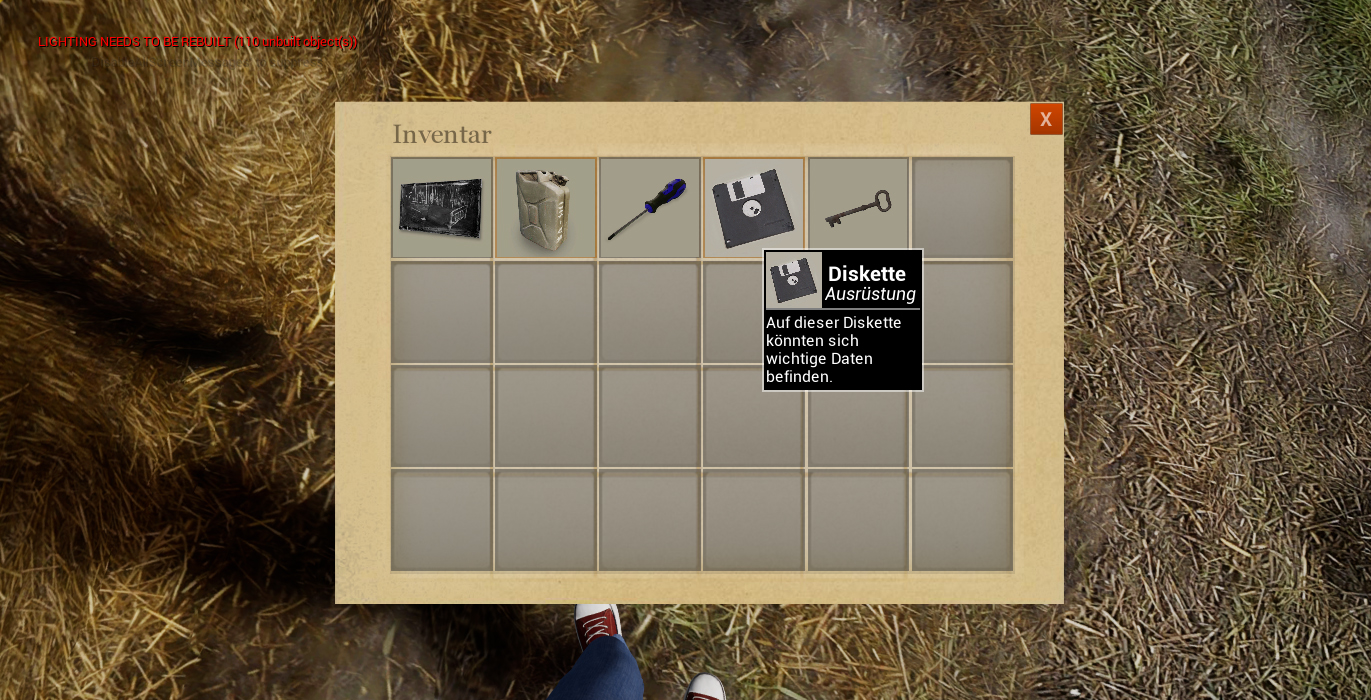This screenshot has width=1371, height=700.
Task: Pick the jerry can inventory slot
Action: [545, 208]
